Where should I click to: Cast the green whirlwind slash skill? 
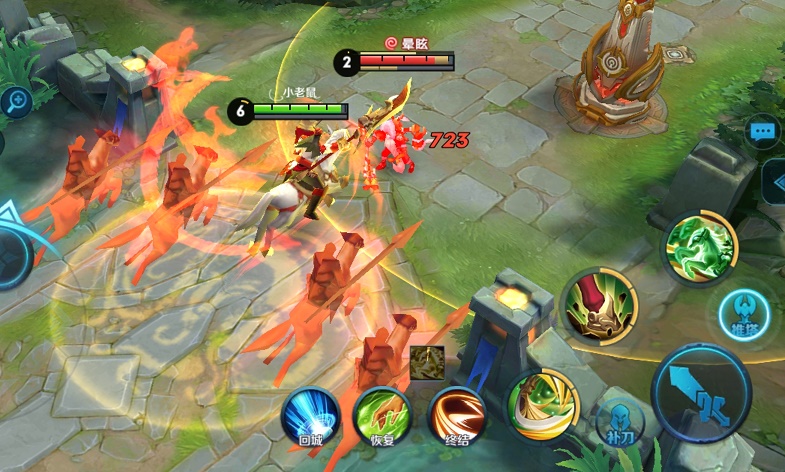click(543, 403)
